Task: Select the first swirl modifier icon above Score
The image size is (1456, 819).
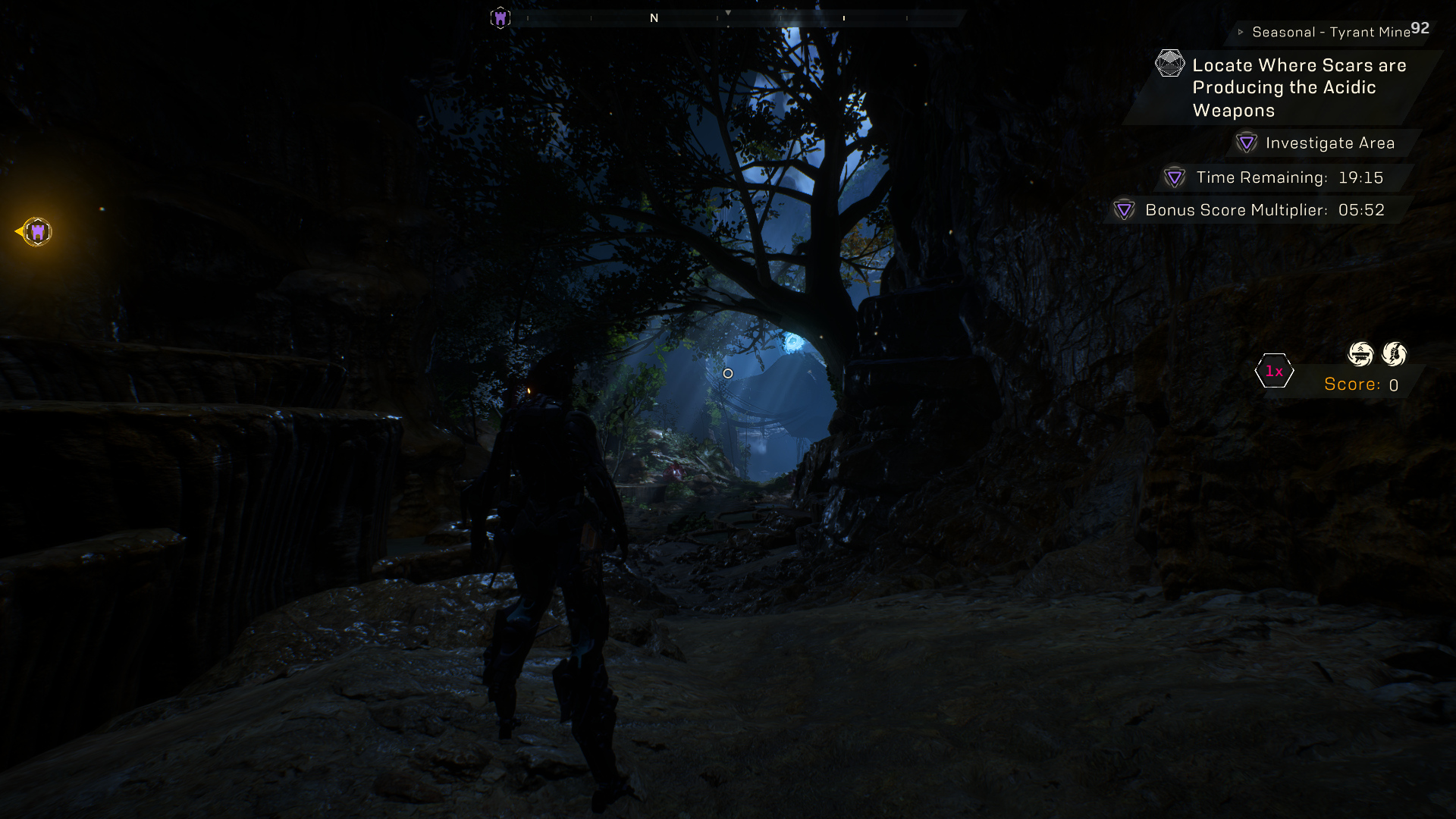Action: tap(1360, 353)
